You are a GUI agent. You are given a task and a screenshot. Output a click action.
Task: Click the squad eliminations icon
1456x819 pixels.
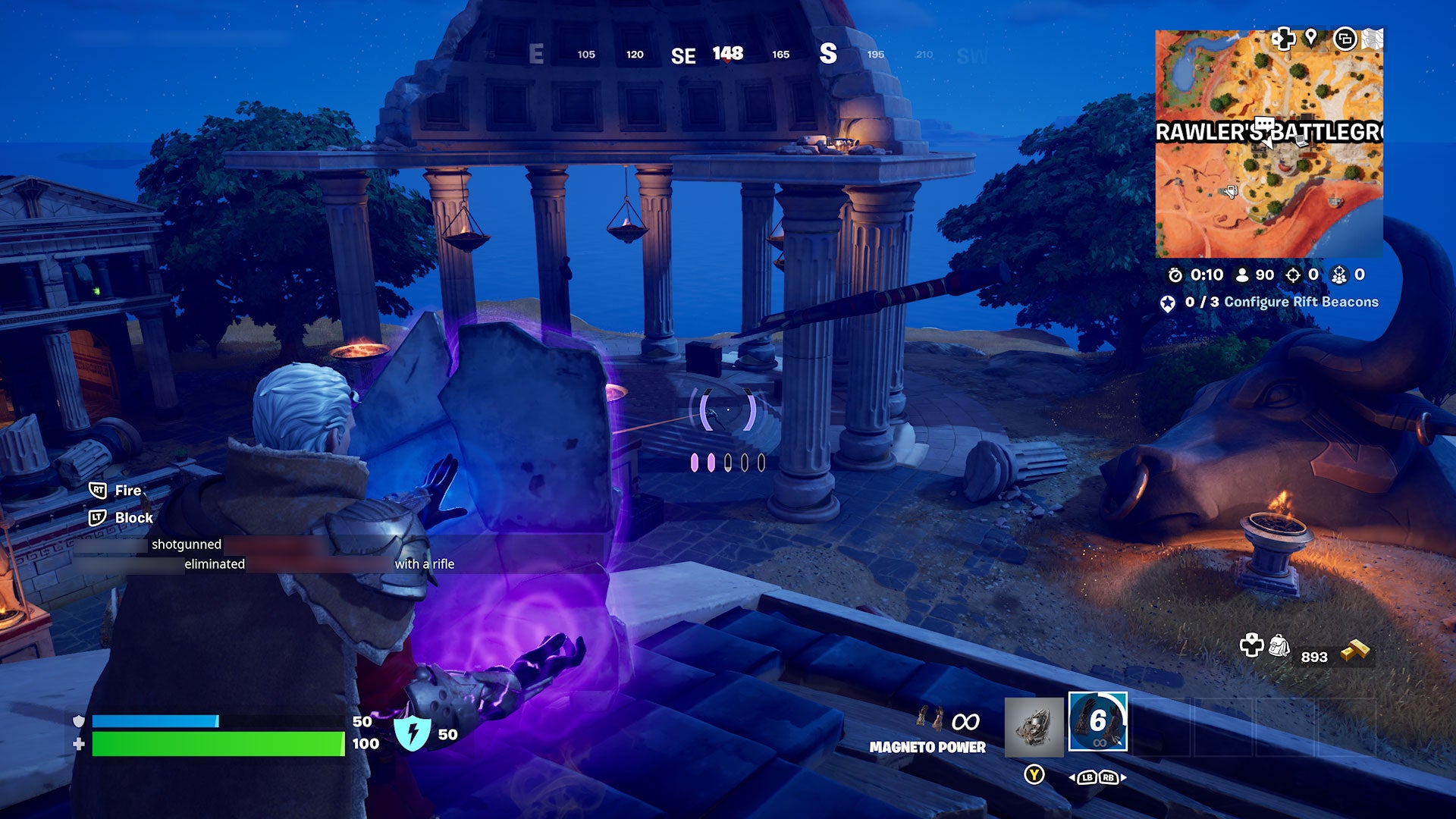pyautogui.click(x=1339, y=276)
